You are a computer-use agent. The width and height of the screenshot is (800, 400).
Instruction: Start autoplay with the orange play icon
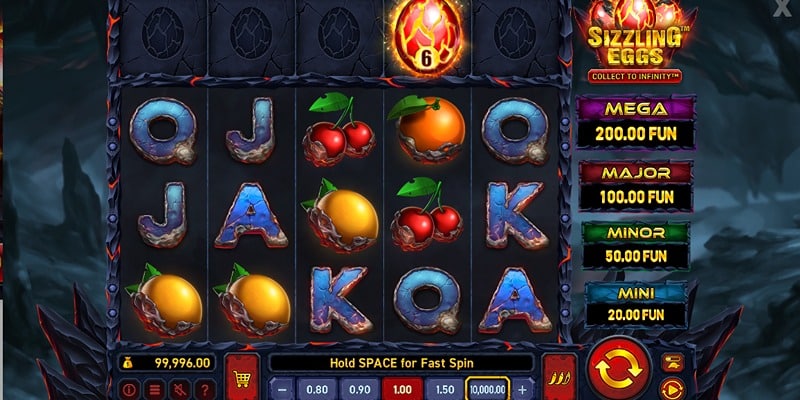click(673, 388)
